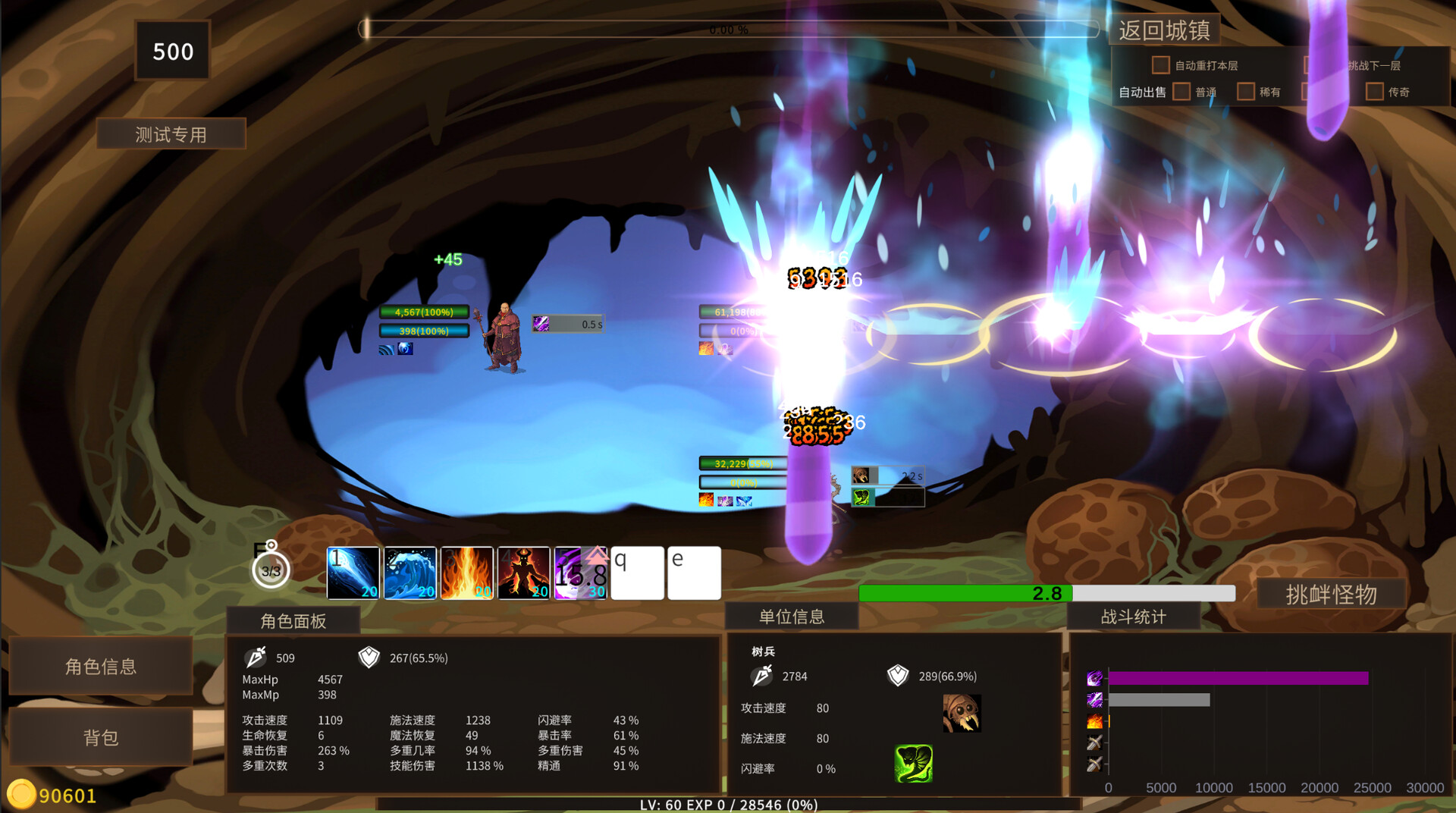Enable auto-sell for 普通 common items
This screenshot has height=813, width=1456.
[x=1181, y=92]
